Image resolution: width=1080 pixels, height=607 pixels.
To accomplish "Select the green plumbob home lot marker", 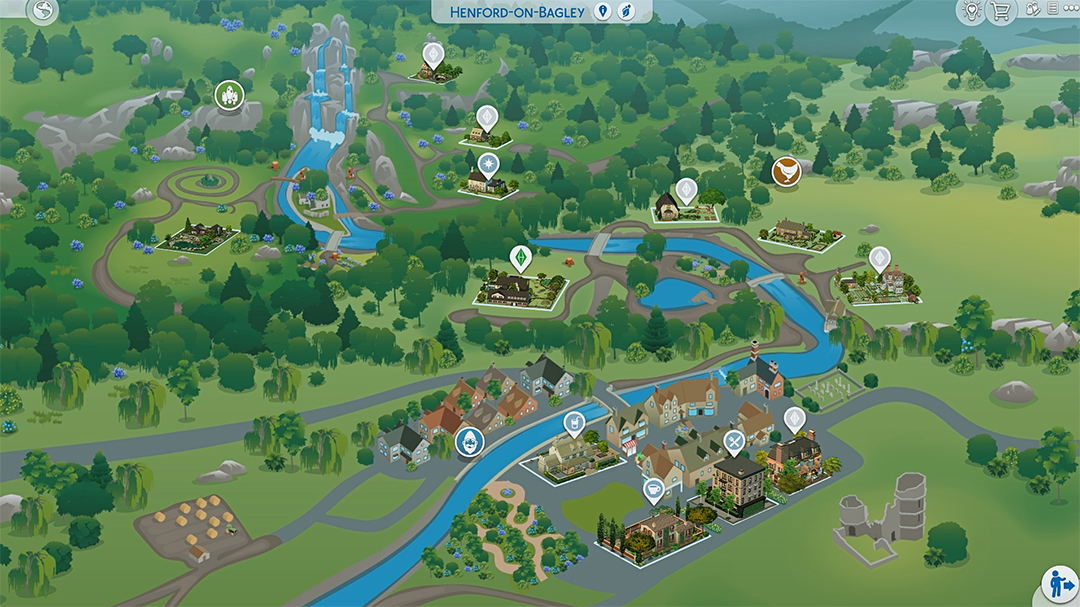I will tap(519, 256).
